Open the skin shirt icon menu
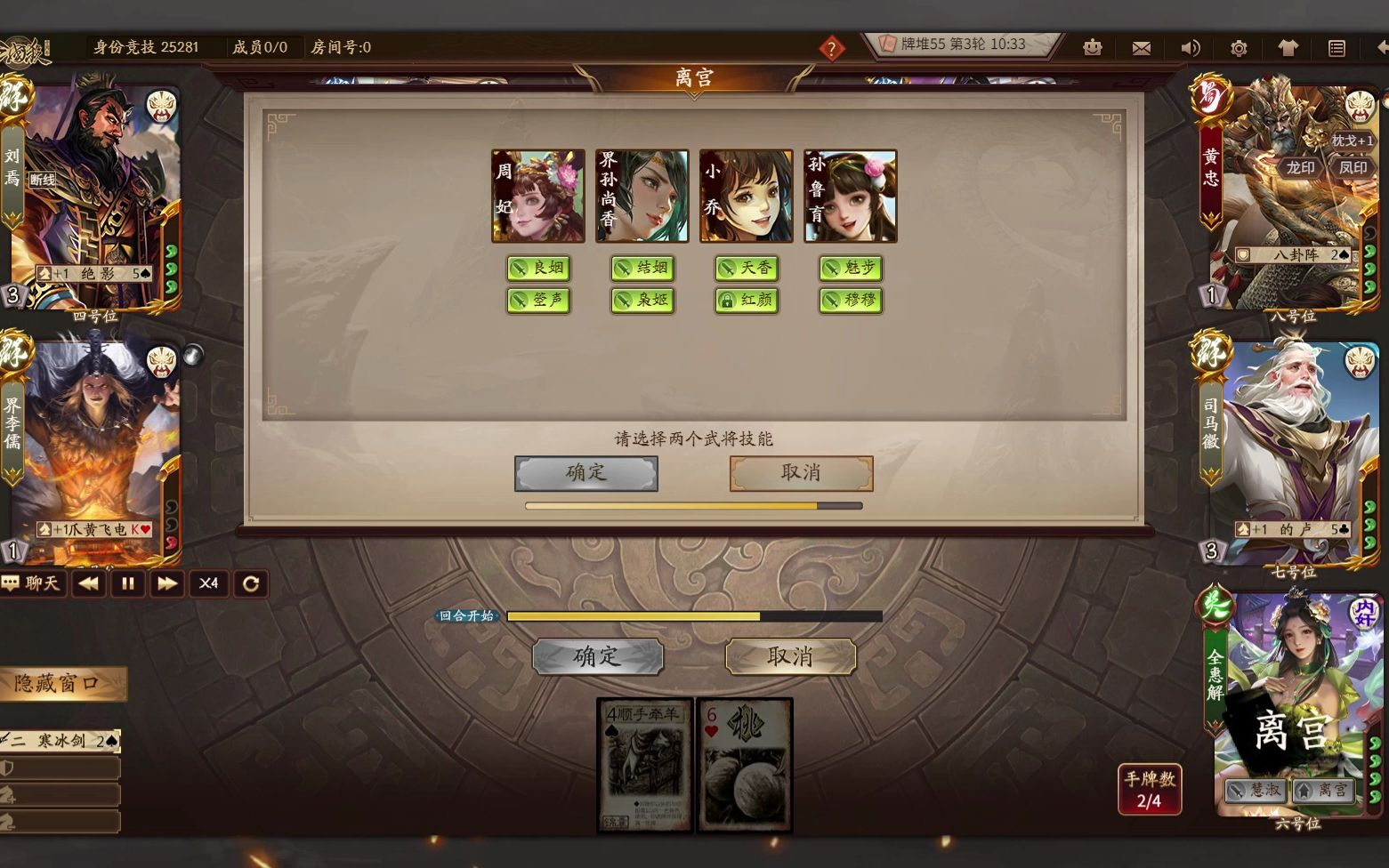This screenshot has height=868, width=1389. click(x=1287, y=48)
